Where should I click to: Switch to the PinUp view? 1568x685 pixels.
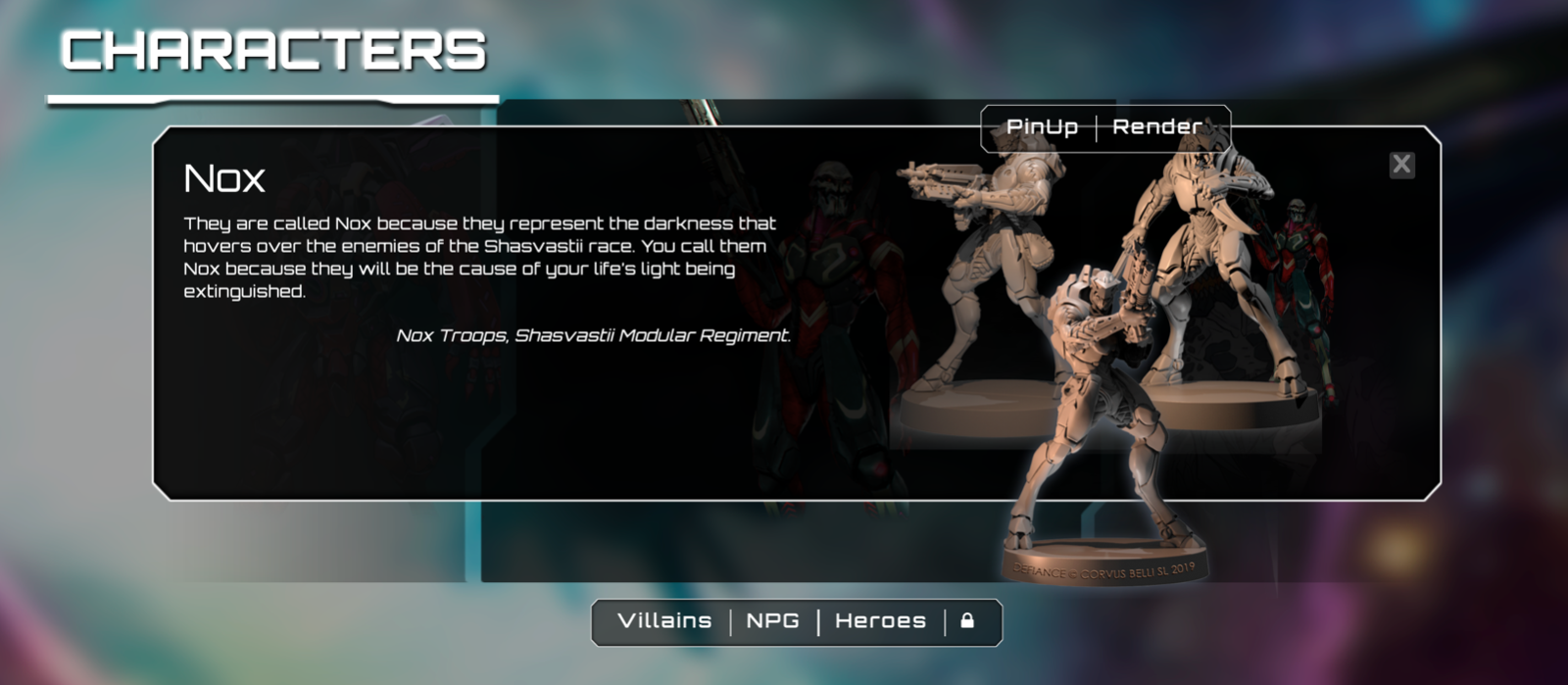(x=1042, y=127)
